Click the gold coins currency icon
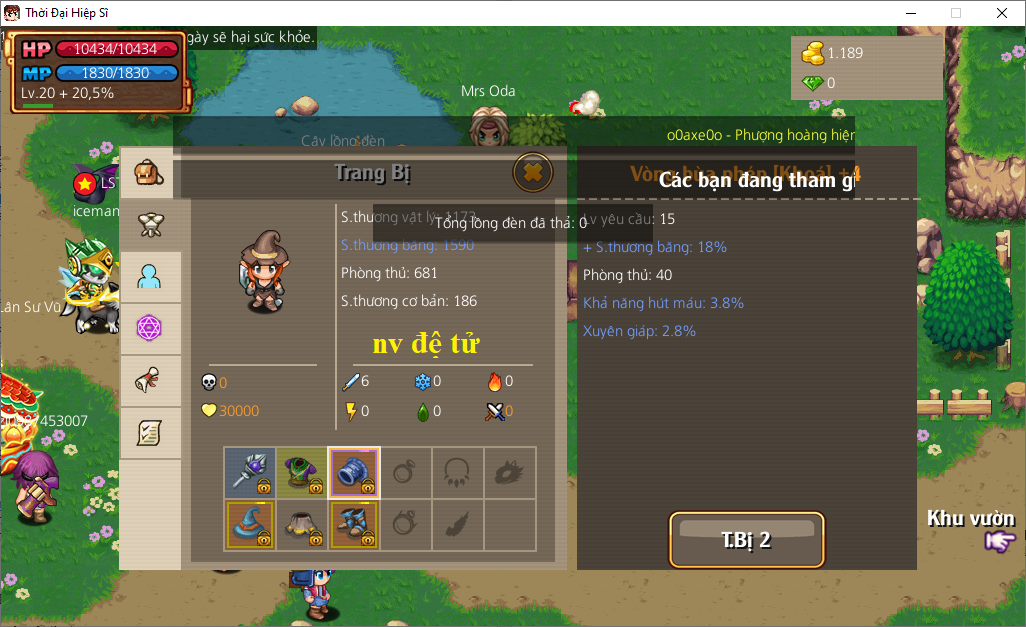The image size is (1026, 627). (812, 52)
